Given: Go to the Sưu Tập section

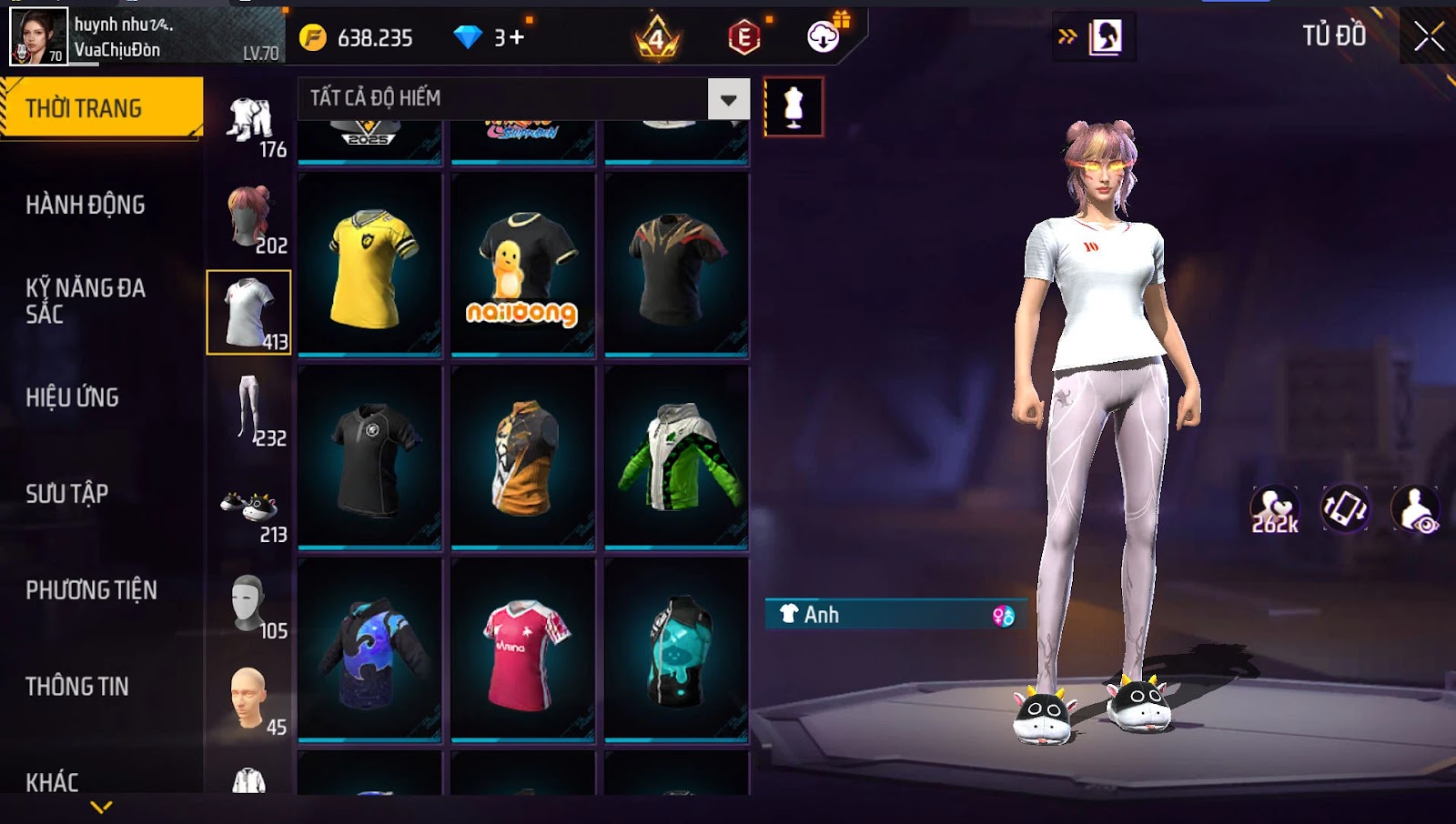Looking at the screenshot, I should pyautogui.click(x=67, y=494).
